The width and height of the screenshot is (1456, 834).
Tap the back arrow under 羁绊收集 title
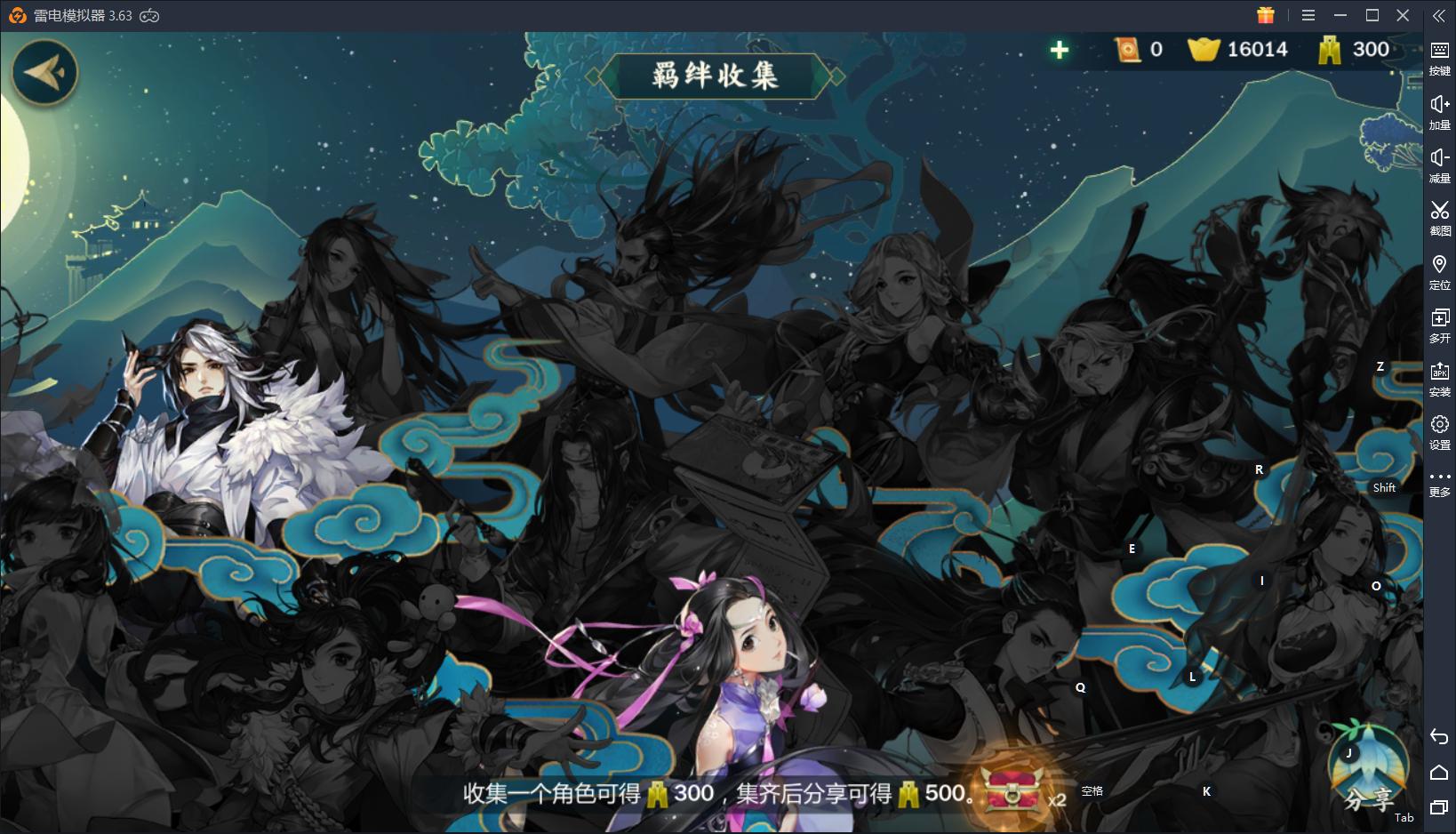coord(44,73)
